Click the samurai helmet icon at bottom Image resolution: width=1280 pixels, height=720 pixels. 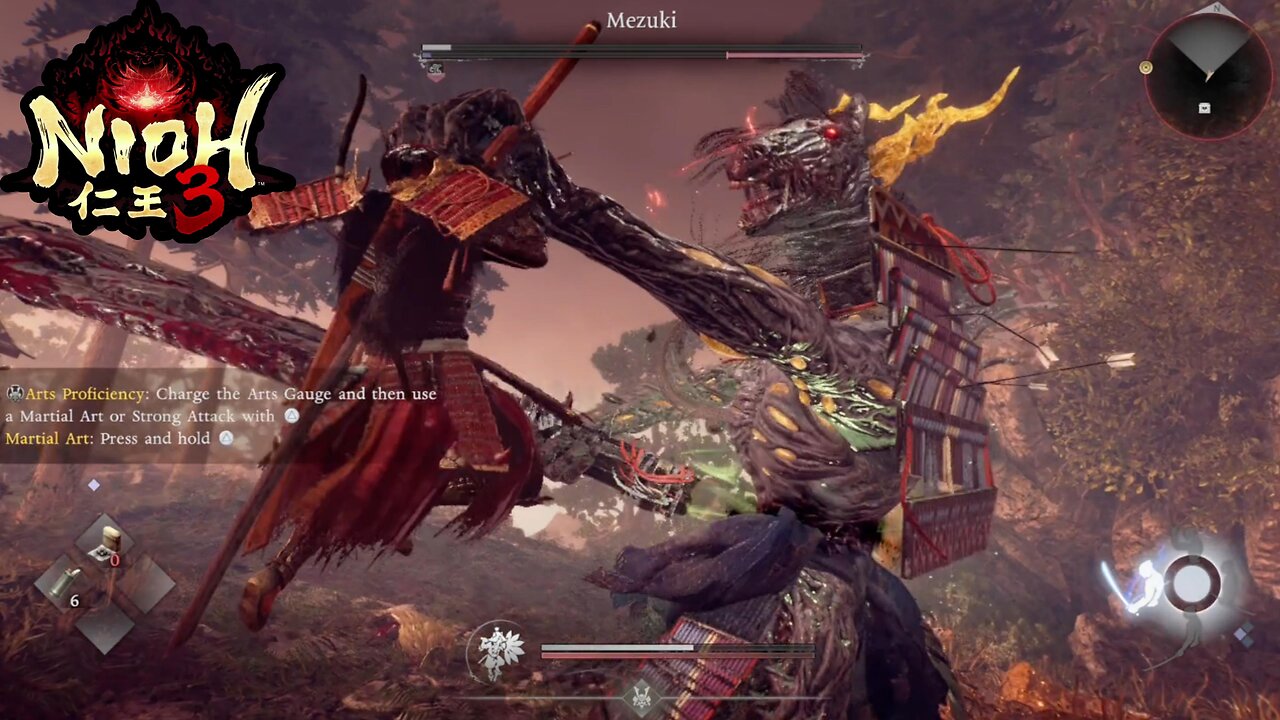click(641, 697)
